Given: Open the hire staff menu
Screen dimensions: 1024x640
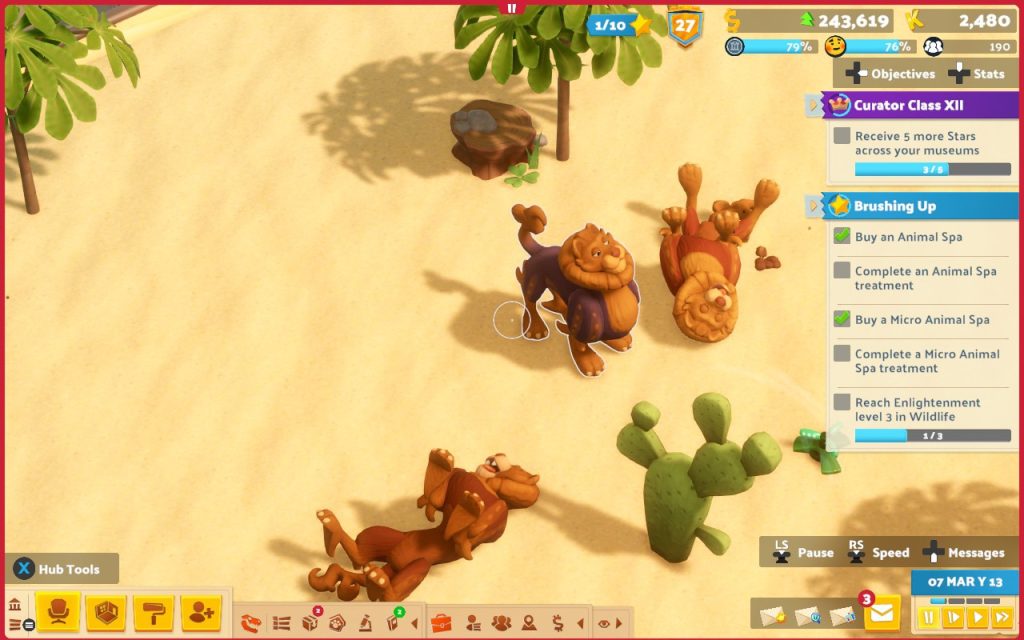Looking at the screenshot, I should [x=201, y=612].
